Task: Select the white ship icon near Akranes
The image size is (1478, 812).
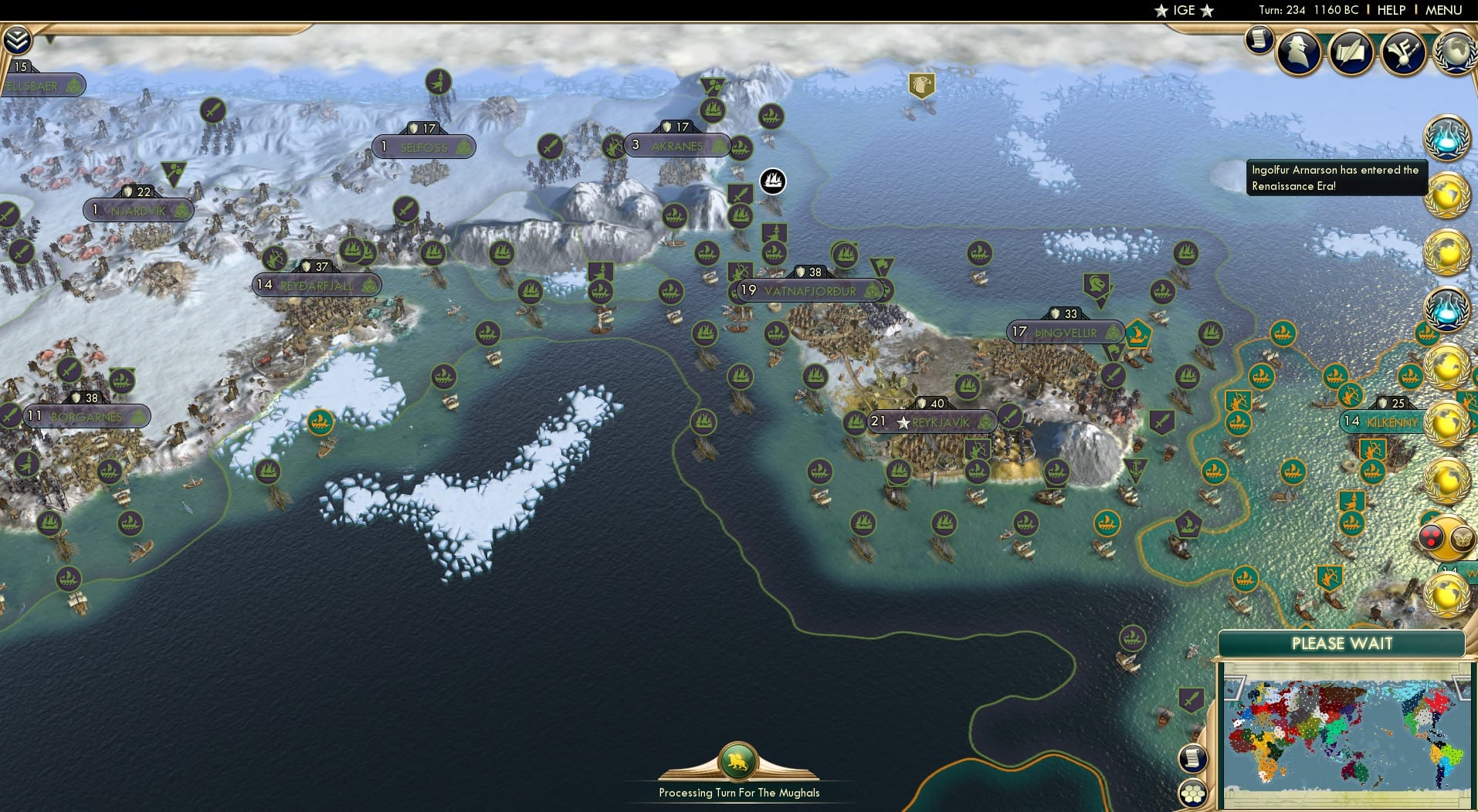Action: pyautogui.click(x=771, y=180)
